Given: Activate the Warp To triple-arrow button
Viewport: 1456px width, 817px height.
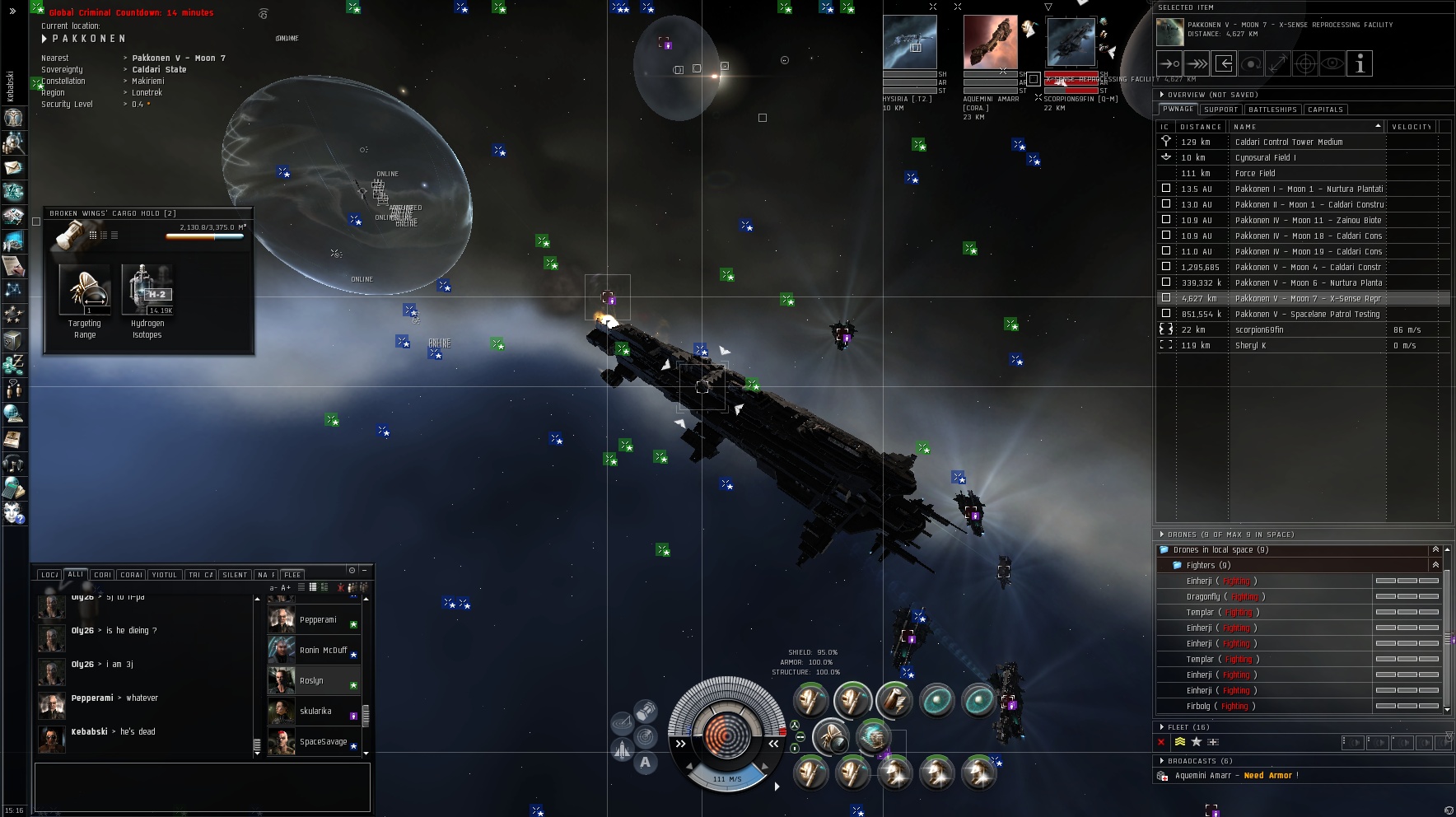Looking at the screenshot, I should (x=1197, y=63).
